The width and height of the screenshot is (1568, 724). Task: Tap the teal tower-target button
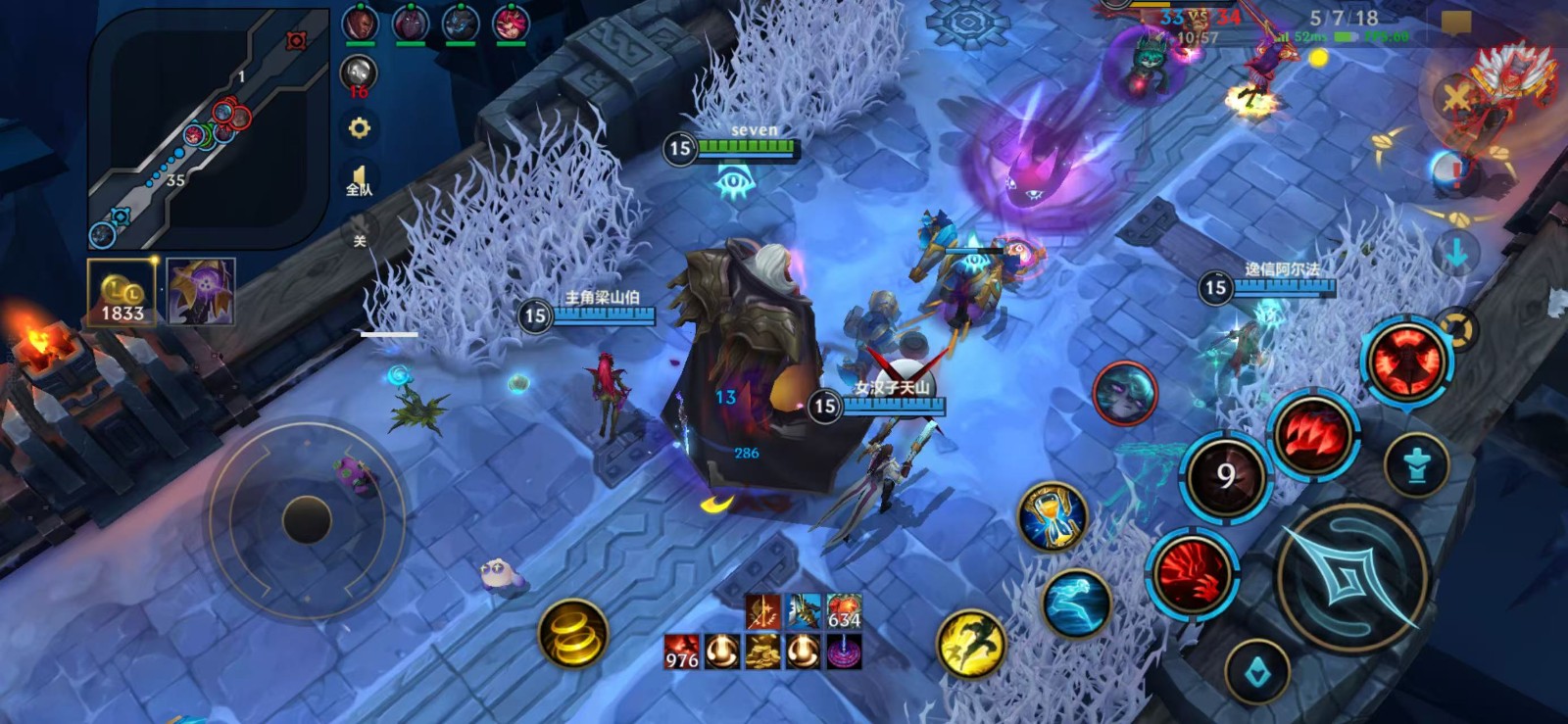click(x=1417, y=466)
